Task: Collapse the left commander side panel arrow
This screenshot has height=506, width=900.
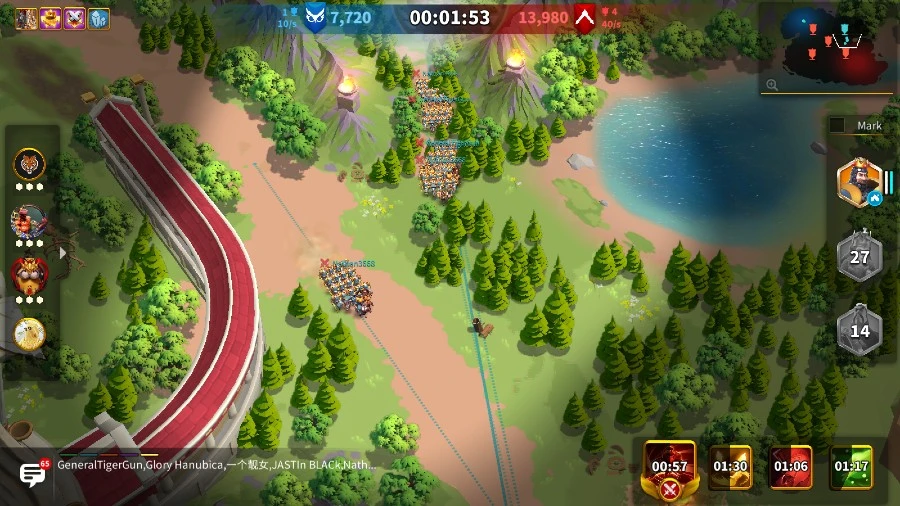Action: coord(63,253)
